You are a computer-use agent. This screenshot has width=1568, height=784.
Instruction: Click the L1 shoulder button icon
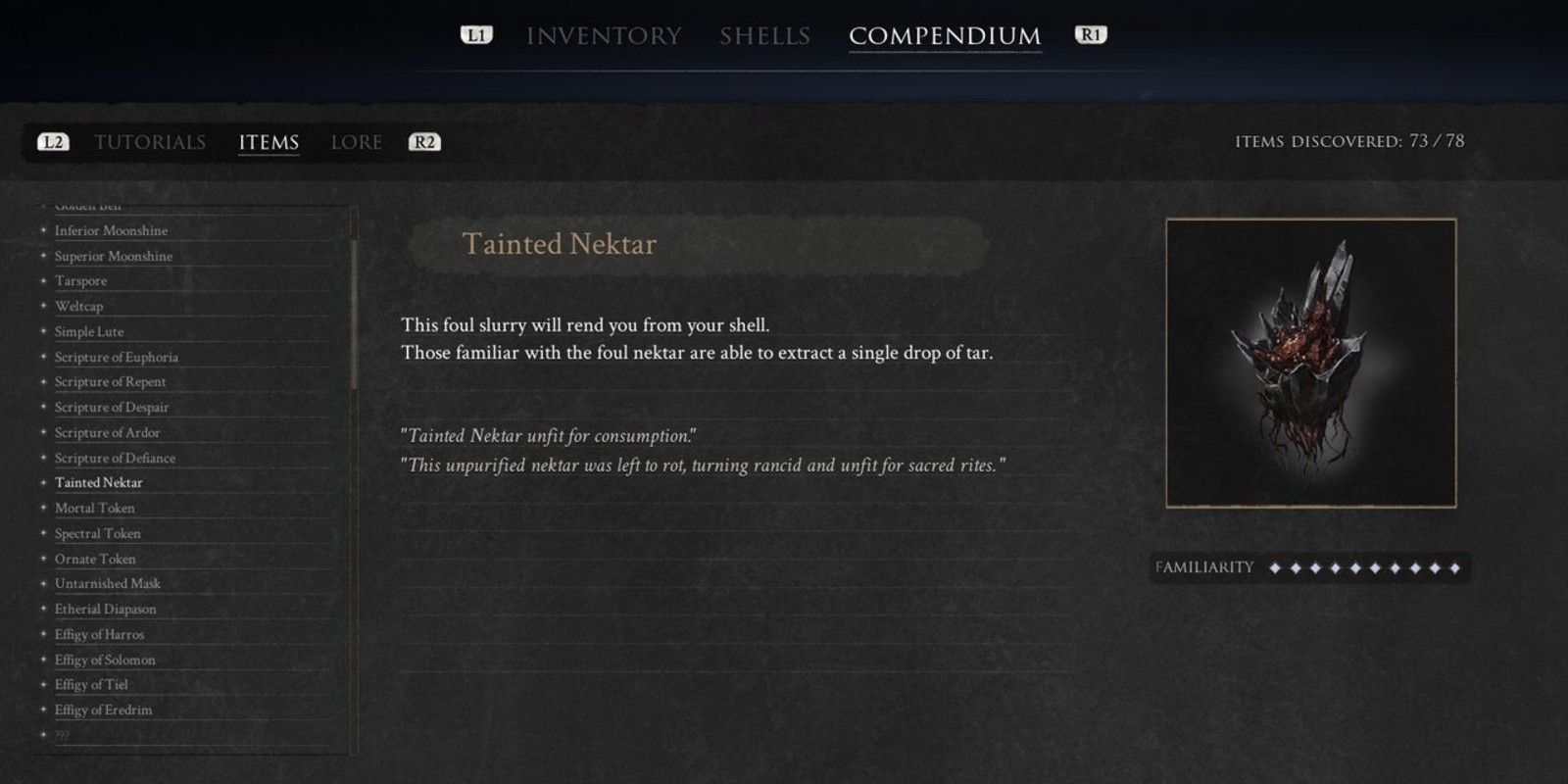tap(475, 35)
